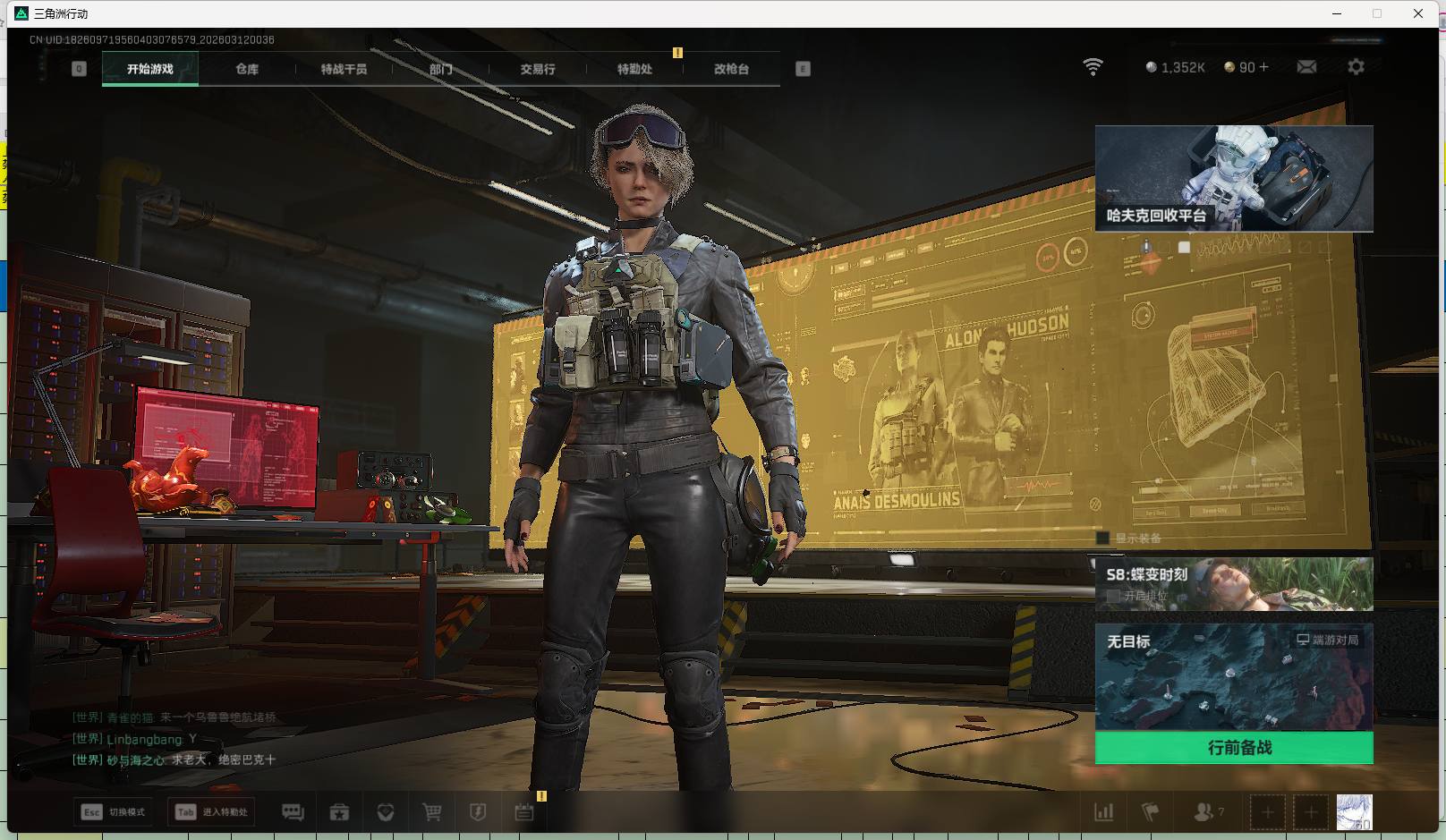1446x840 pixels.
Task: Enable the 开启排位 ranked checkbox
Action: [x=1113, y=596]
